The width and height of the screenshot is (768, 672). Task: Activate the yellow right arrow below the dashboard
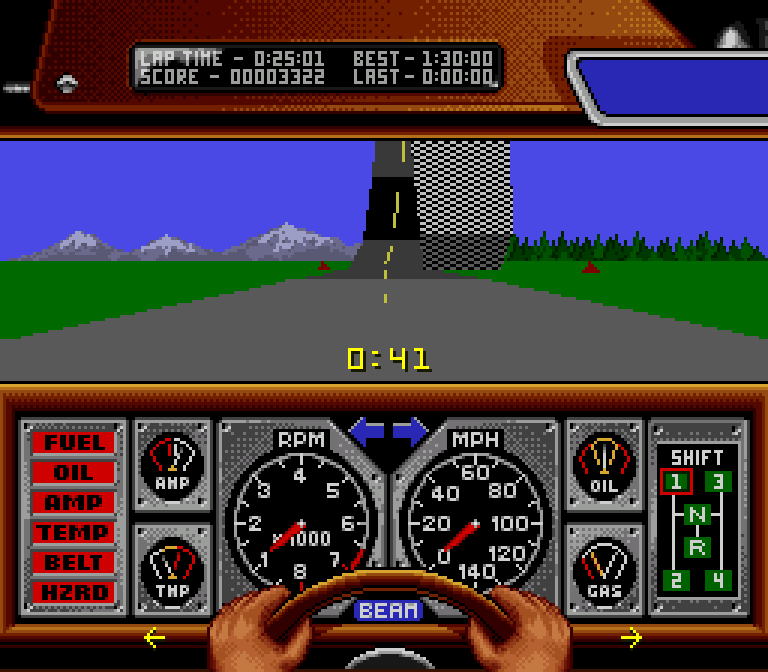click(631, 637)
